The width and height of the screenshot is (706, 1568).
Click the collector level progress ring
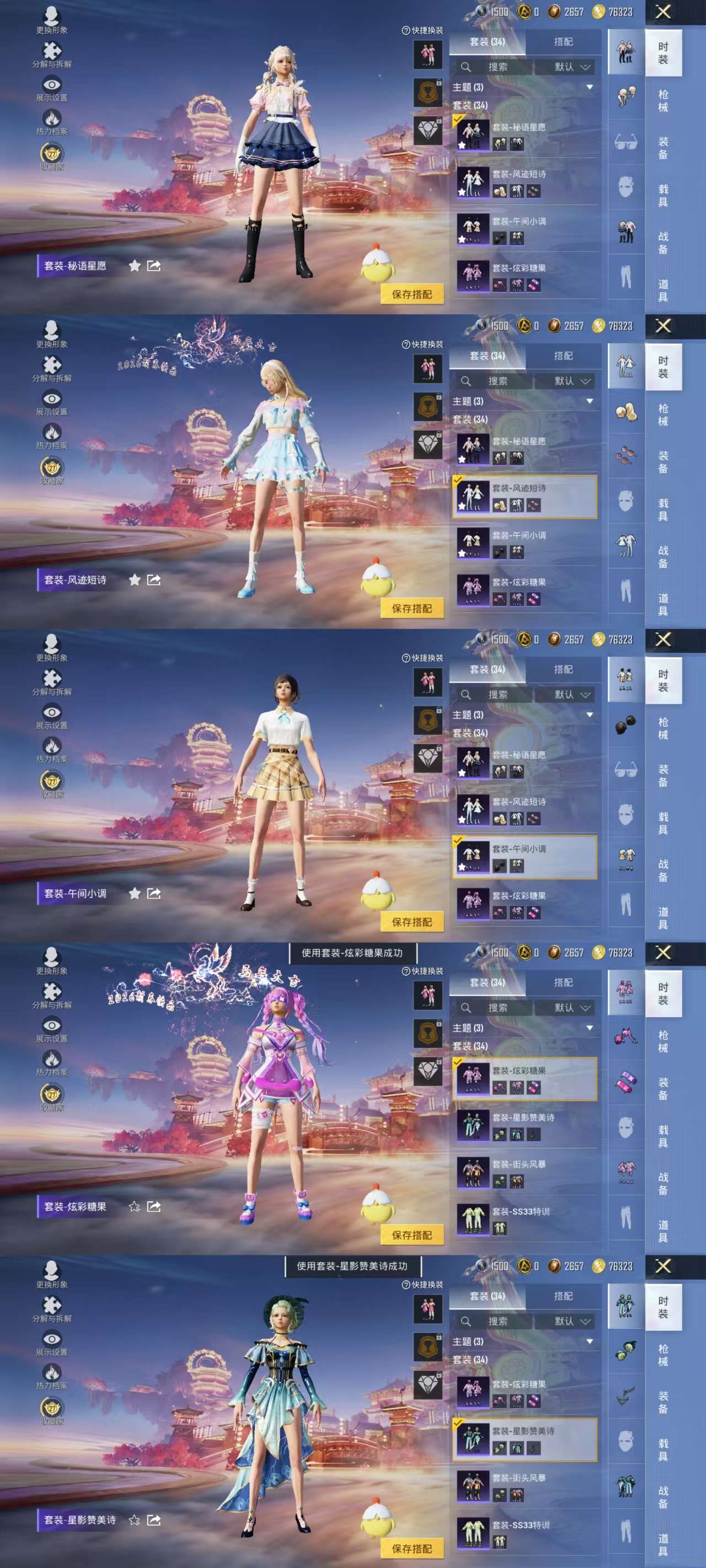tap(52, 153)
